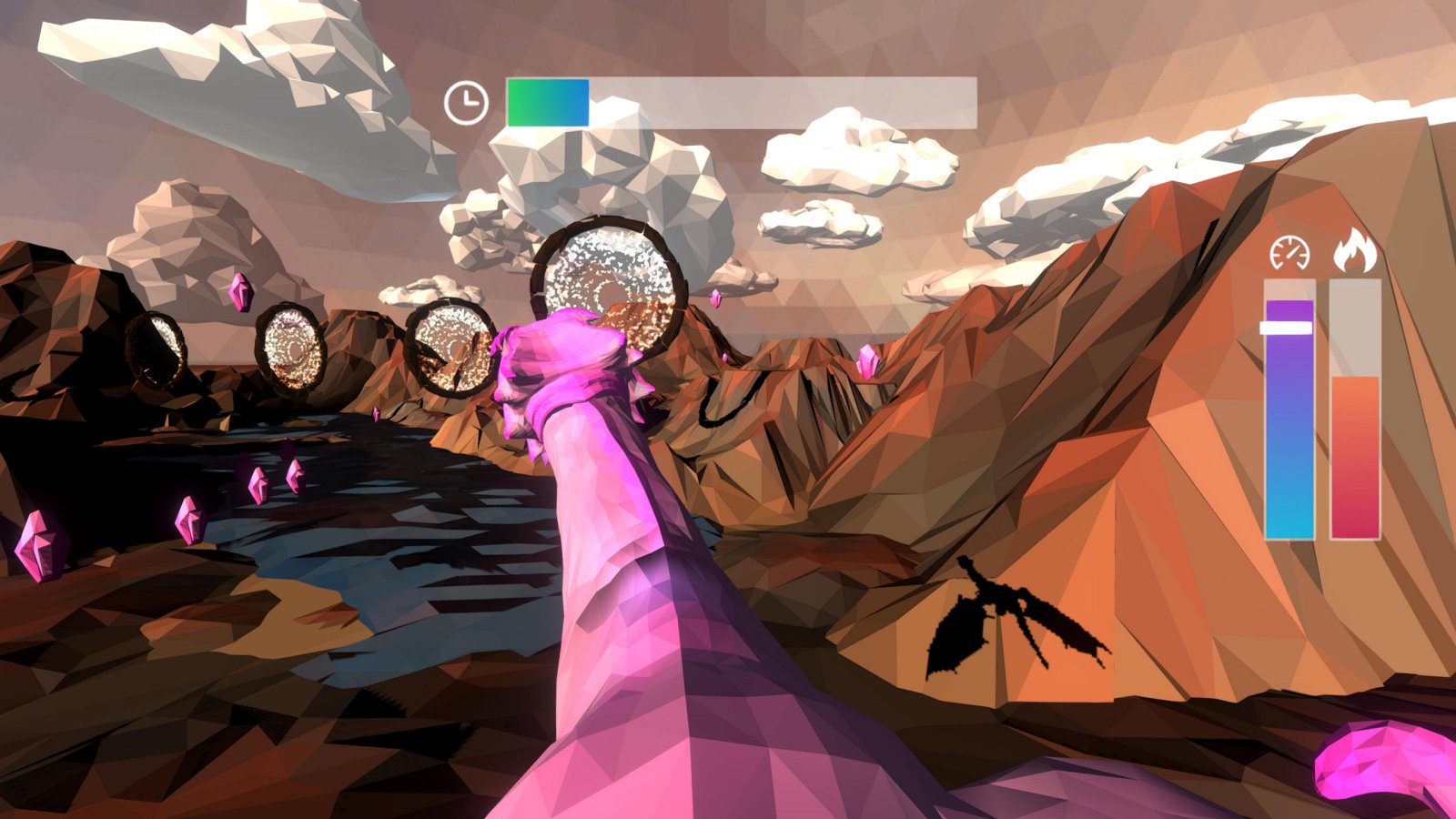Click the clock timer icon
This screenshot has height=819, width=1456.
click(466, 103)
